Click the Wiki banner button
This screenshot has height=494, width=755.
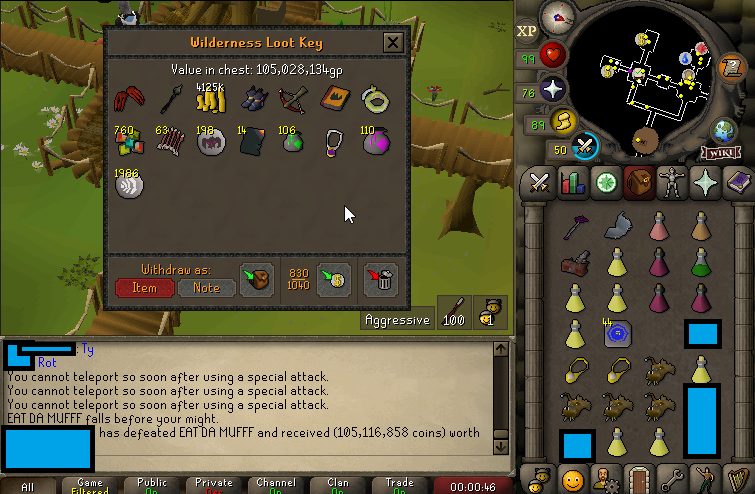721,152
